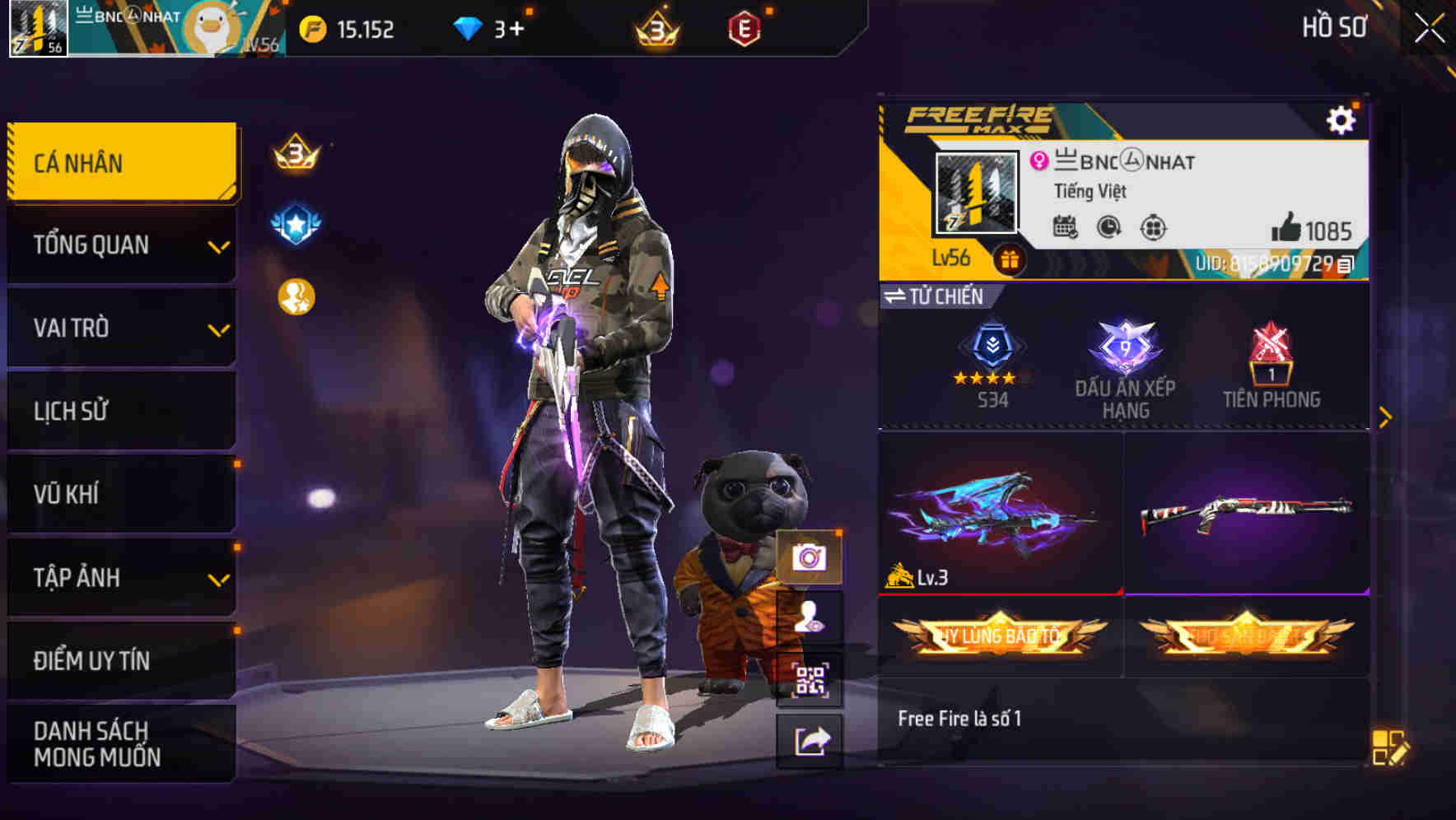Click the EVO badge icon in the top bar

[745, 27]
